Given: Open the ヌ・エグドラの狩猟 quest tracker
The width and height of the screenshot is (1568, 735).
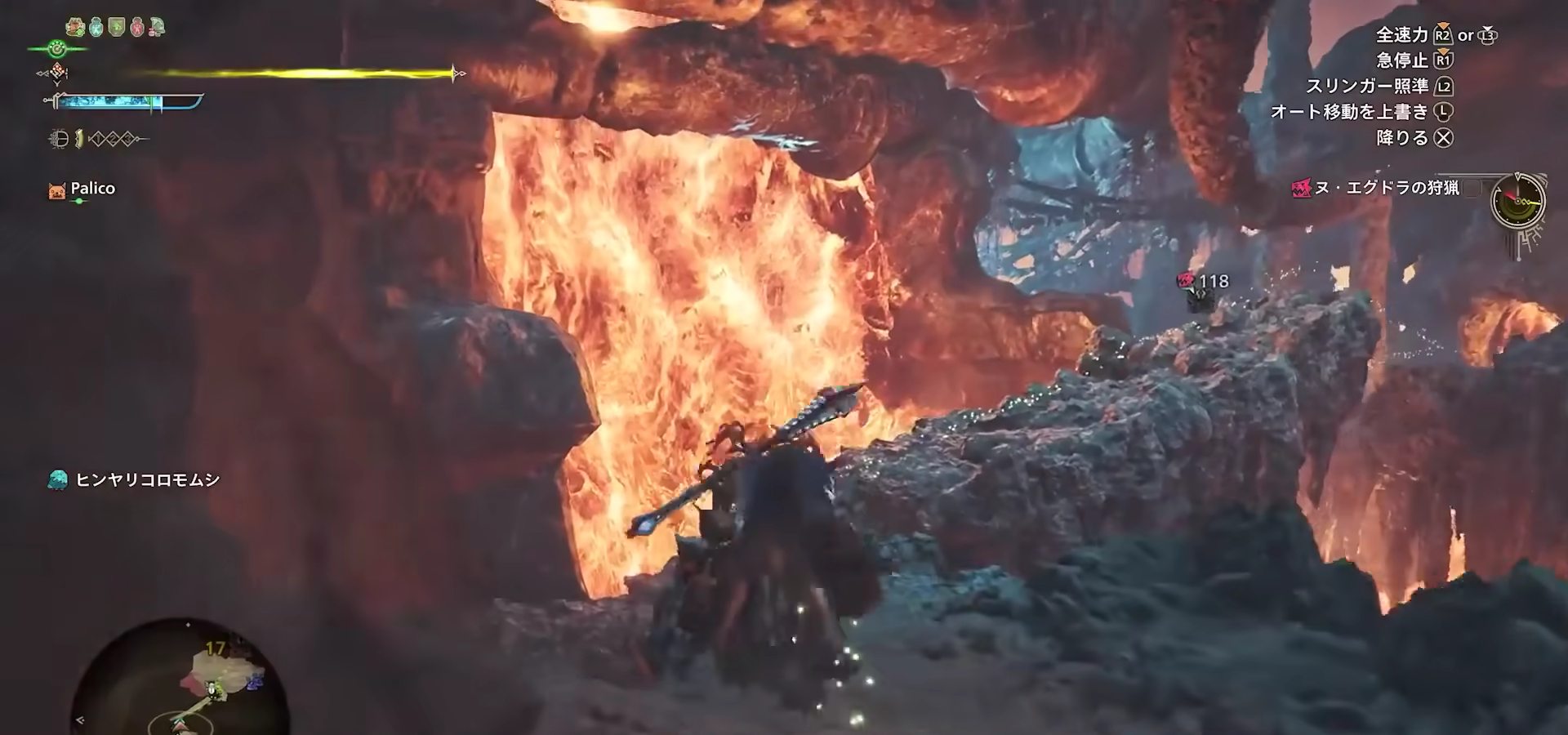Looking at the screenshot, I should pyautogui.click(x=1386, y=189).
